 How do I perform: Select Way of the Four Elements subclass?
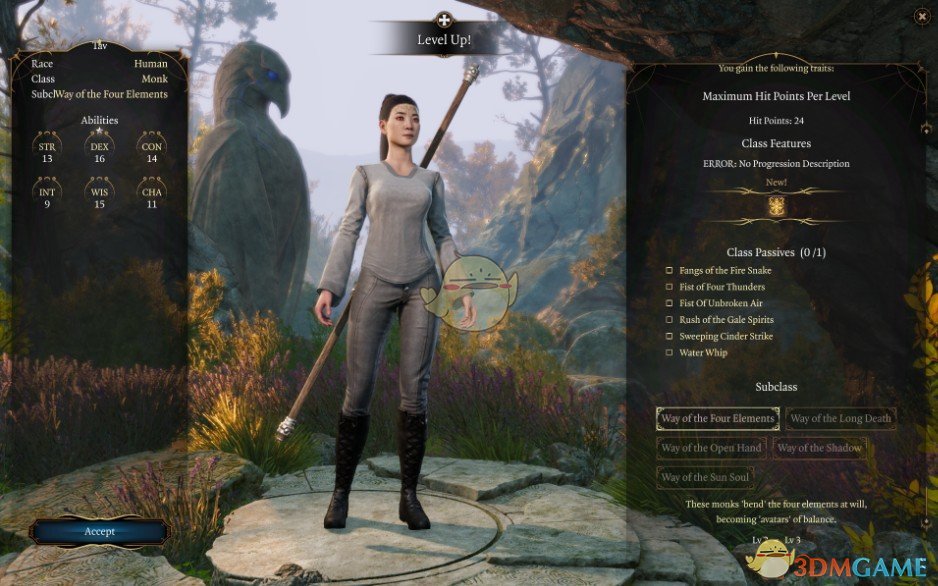[718, 418]
